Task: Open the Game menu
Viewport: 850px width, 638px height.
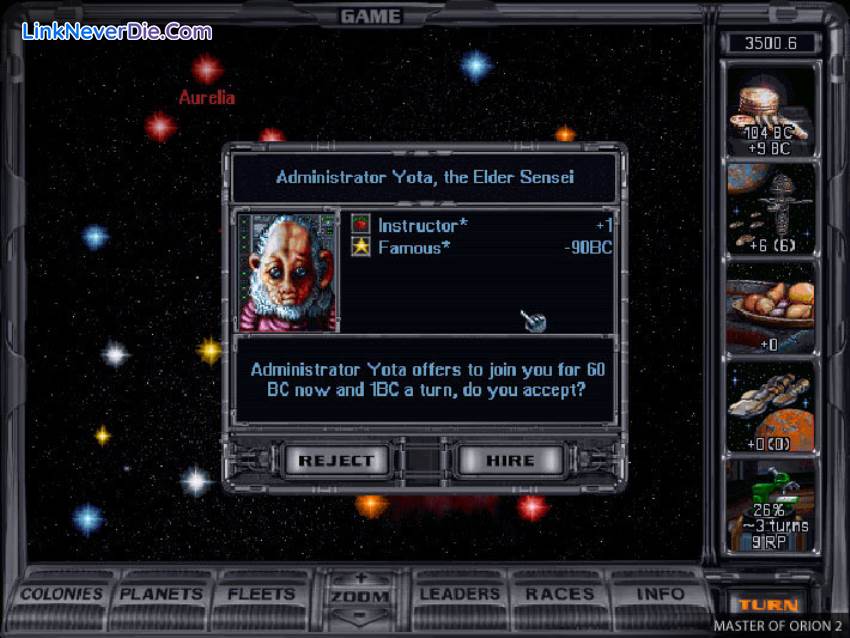Action: pyautogui.click(x=370, y=16)
